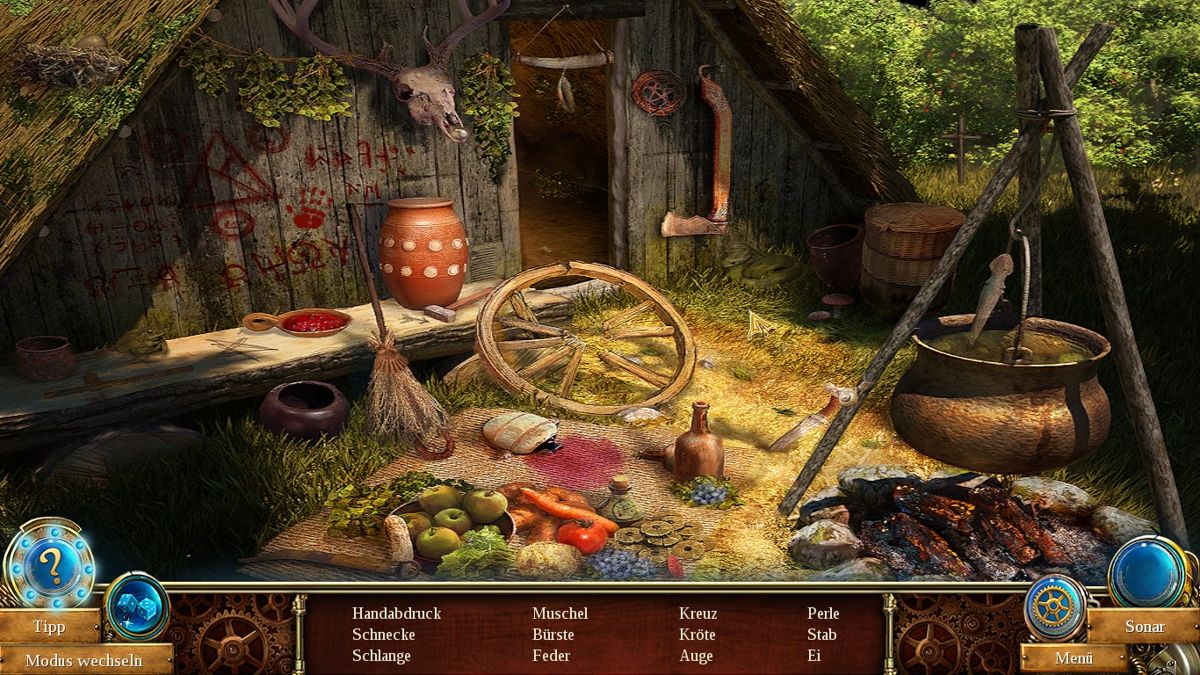Click the blue dice icon
Viewport: 1200px width, 675px height.
pos(136,607)
